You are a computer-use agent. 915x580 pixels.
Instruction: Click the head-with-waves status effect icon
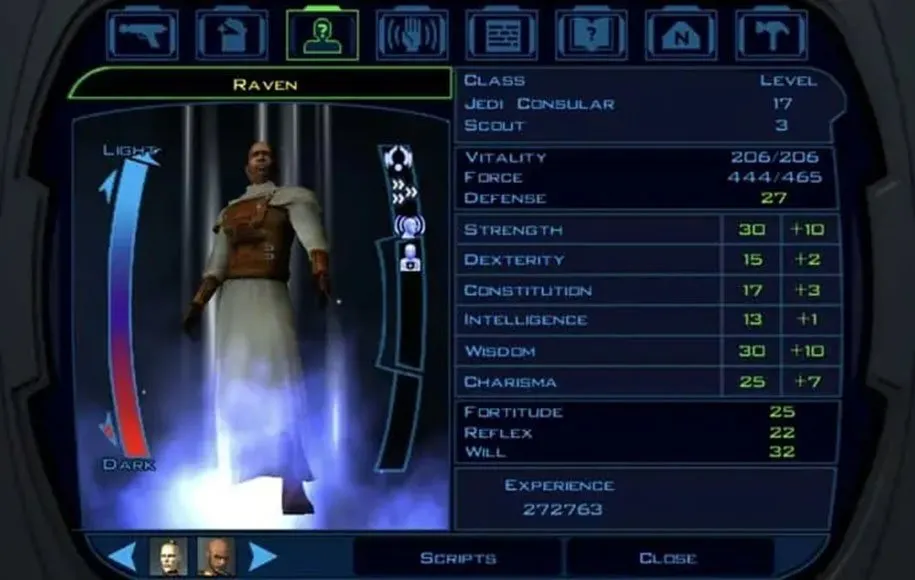(x=408, y=225)
